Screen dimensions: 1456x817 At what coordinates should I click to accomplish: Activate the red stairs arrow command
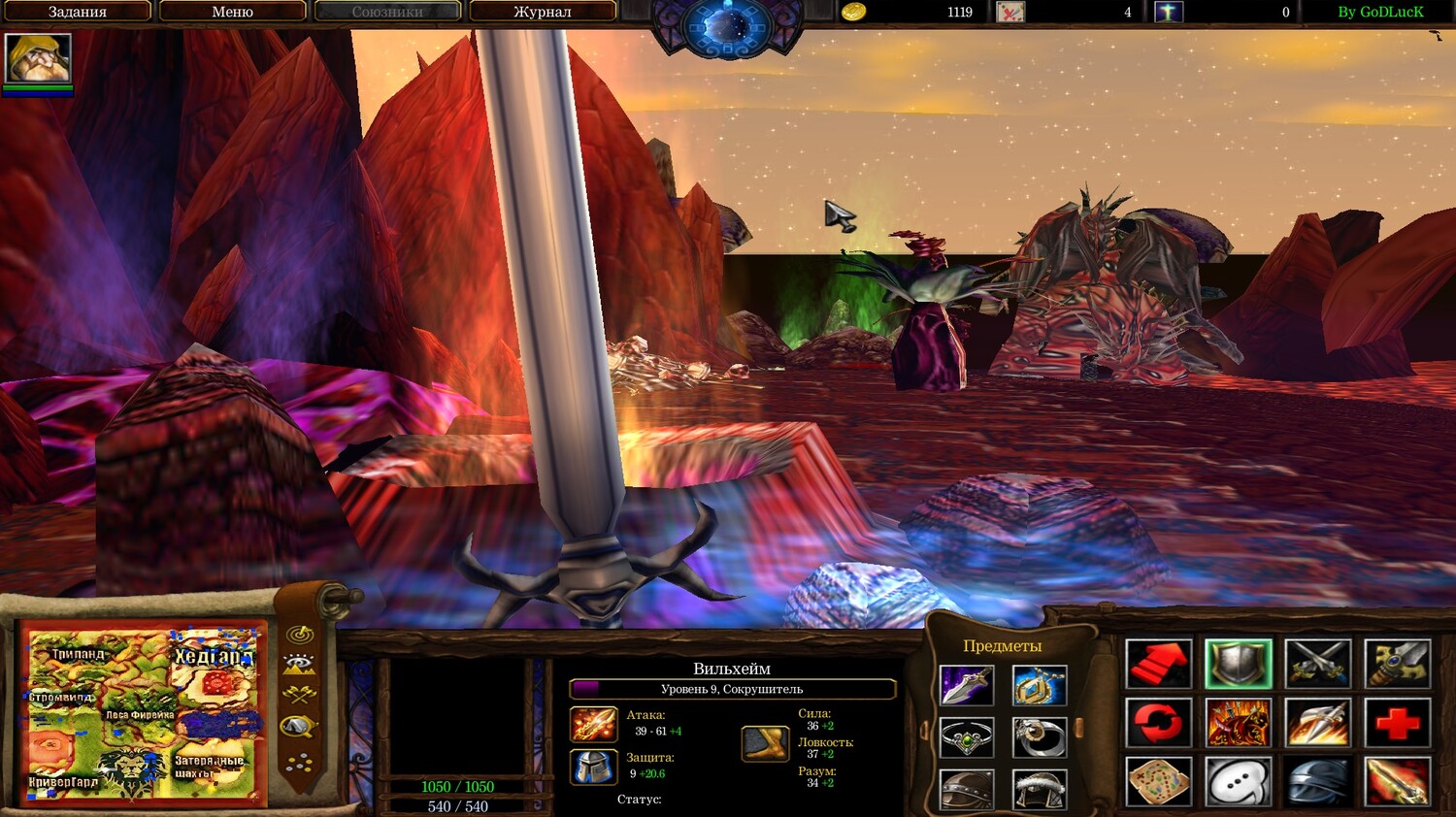(1158, 664)
